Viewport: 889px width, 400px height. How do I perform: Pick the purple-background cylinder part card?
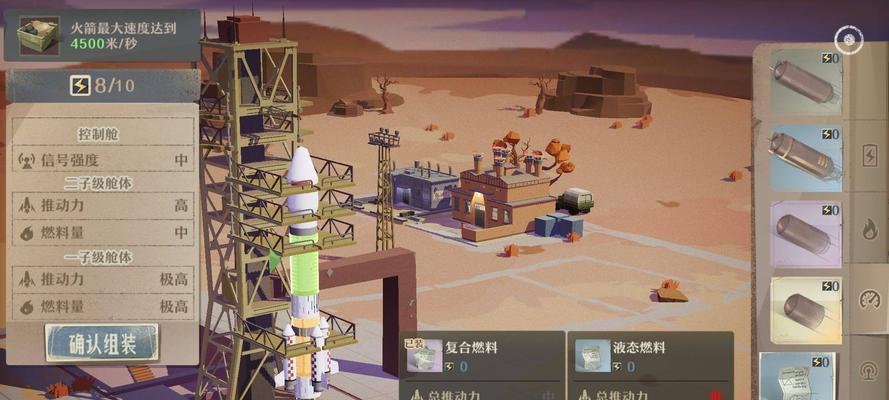click(805, 234)
